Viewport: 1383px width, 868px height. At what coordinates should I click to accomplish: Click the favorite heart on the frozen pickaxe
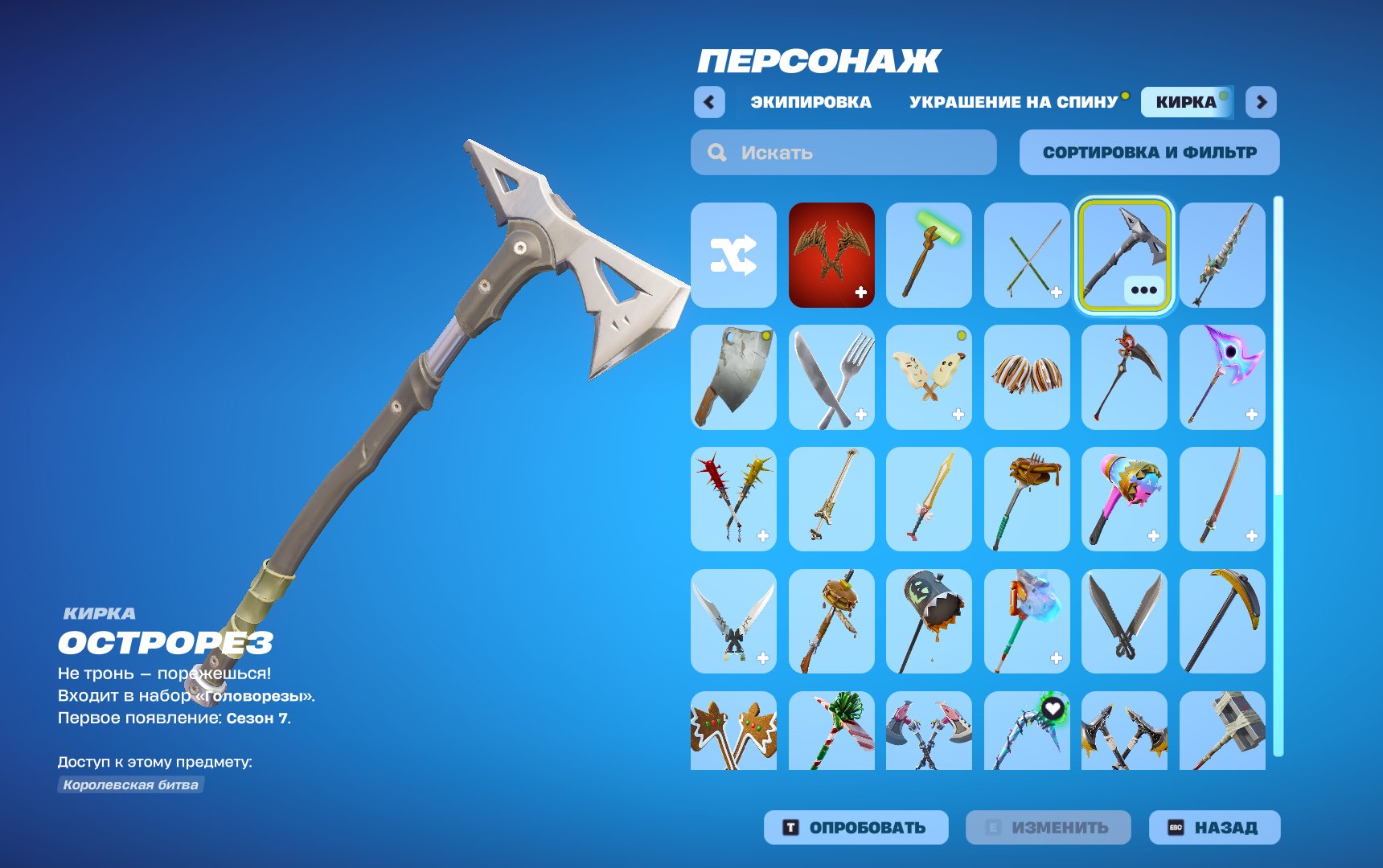(1053, 707)
